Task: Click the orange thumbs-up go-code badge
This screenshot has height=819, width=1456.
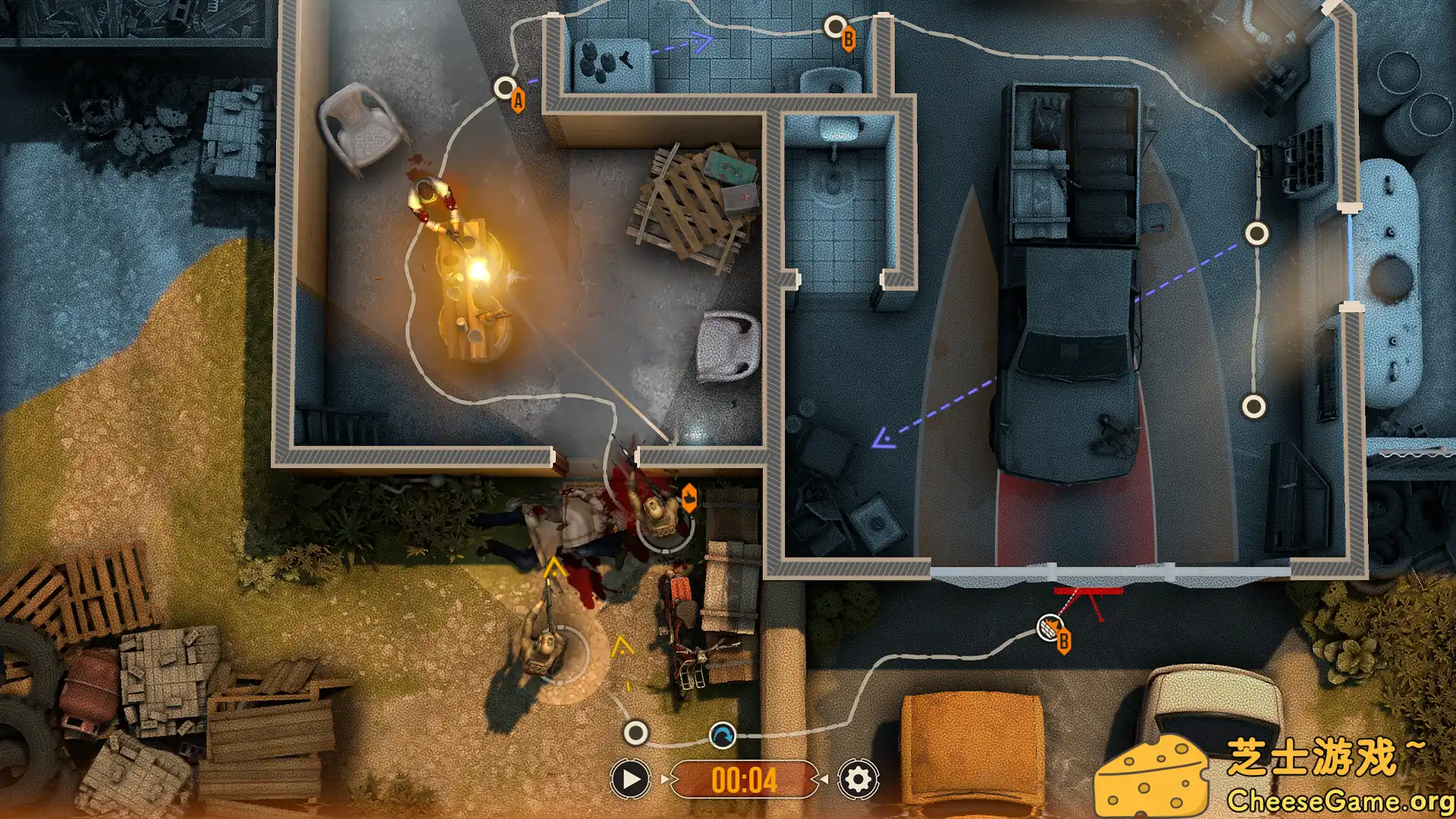Action: point(689,496)
